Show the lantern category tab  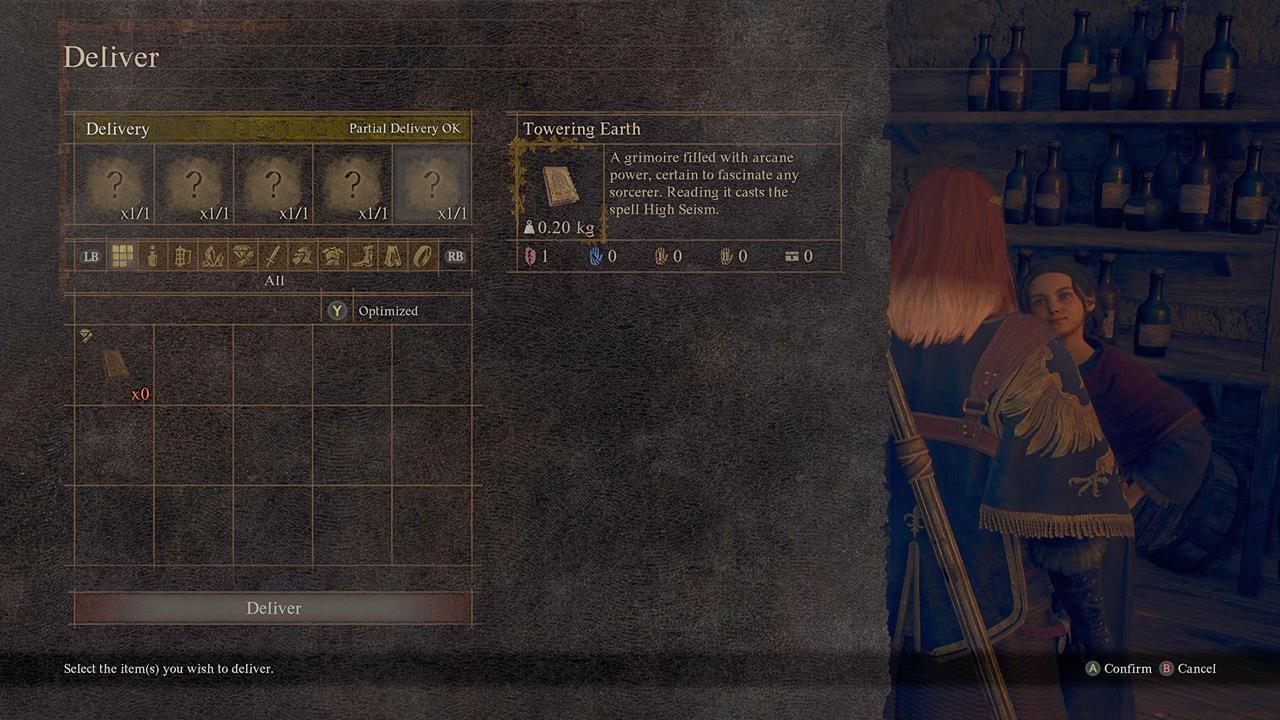(182, 256)
